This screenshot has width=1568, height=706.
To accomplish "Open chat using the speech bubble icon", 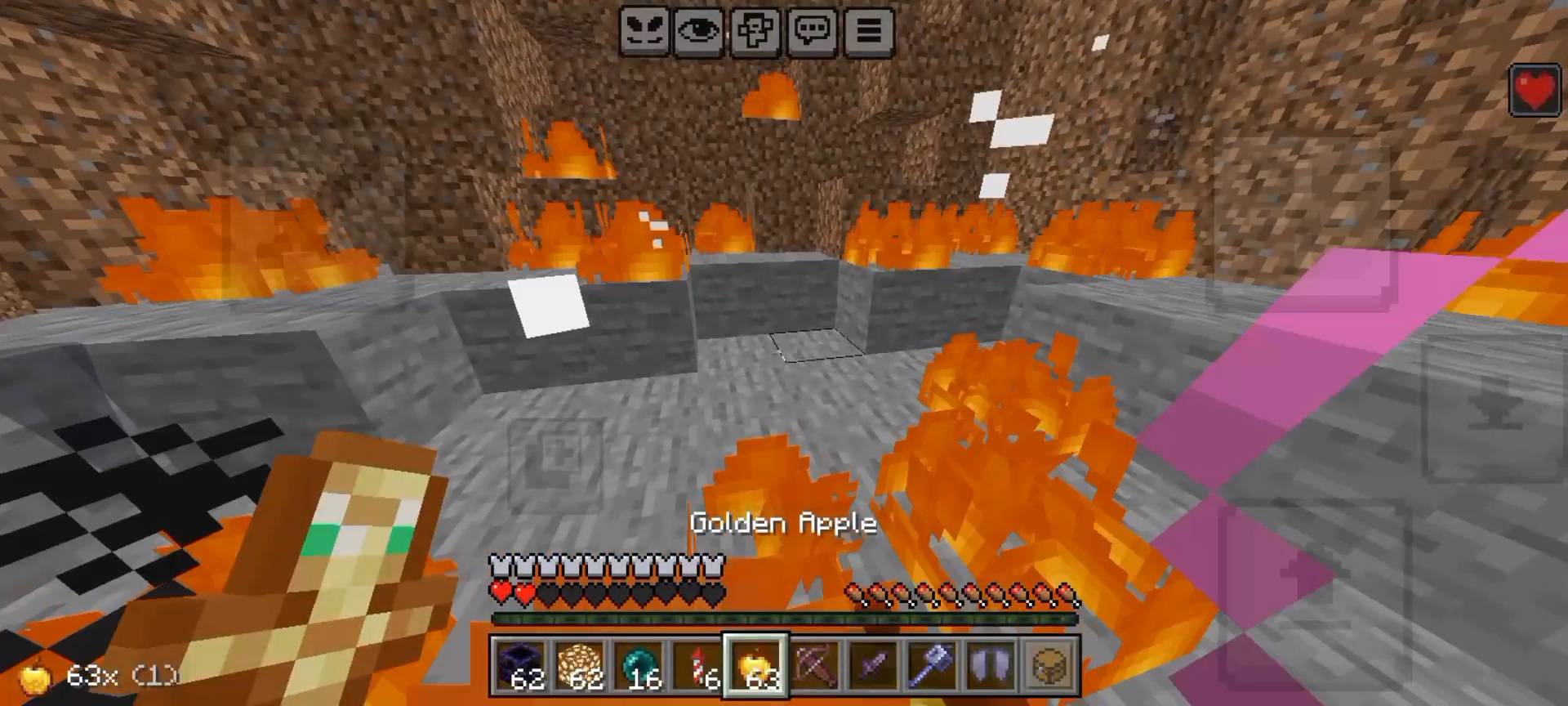I will [x=811, y=33].
